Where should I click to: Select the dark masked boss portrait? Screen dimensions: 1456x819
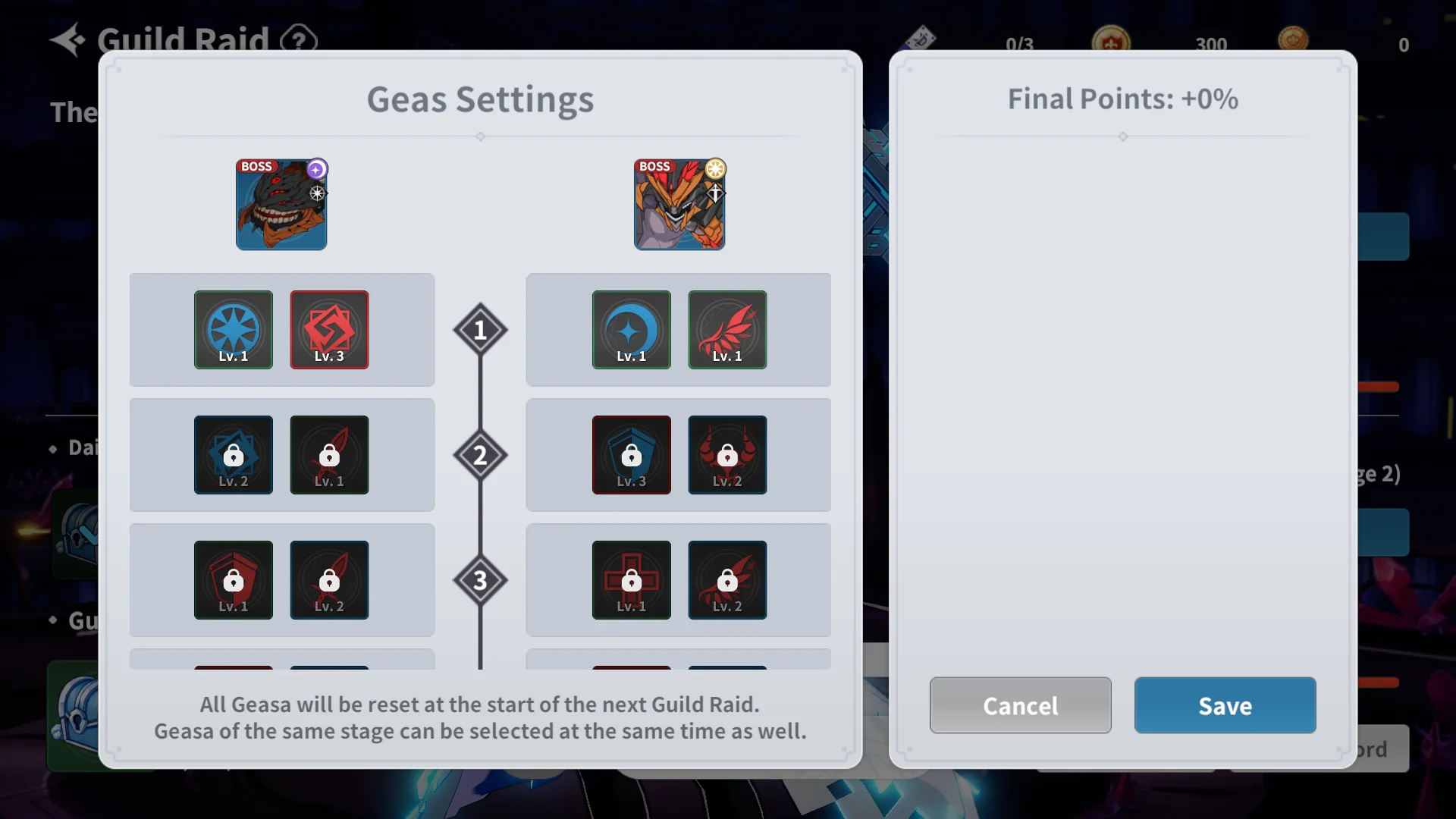pyautogui.click(x=281, y=205)
